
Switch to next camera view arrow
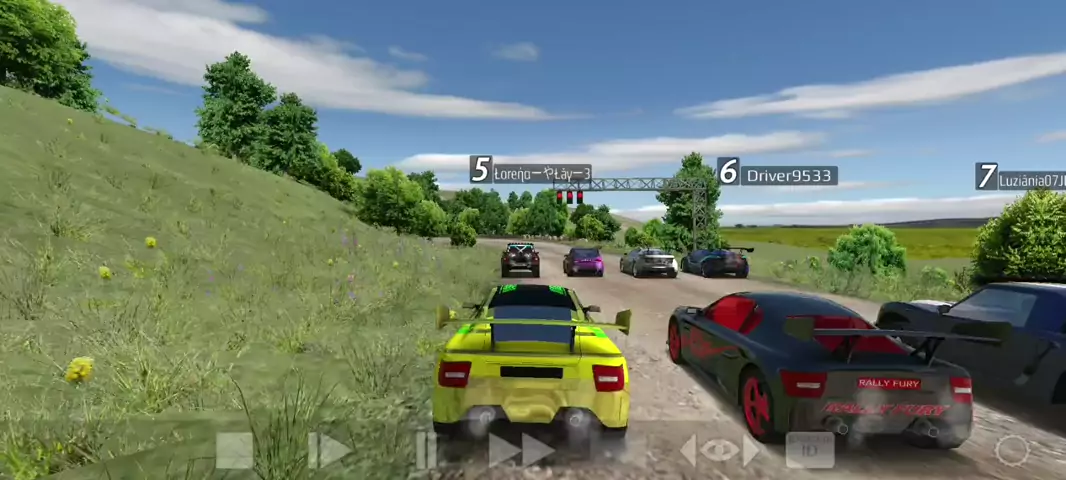click(750, 451)
